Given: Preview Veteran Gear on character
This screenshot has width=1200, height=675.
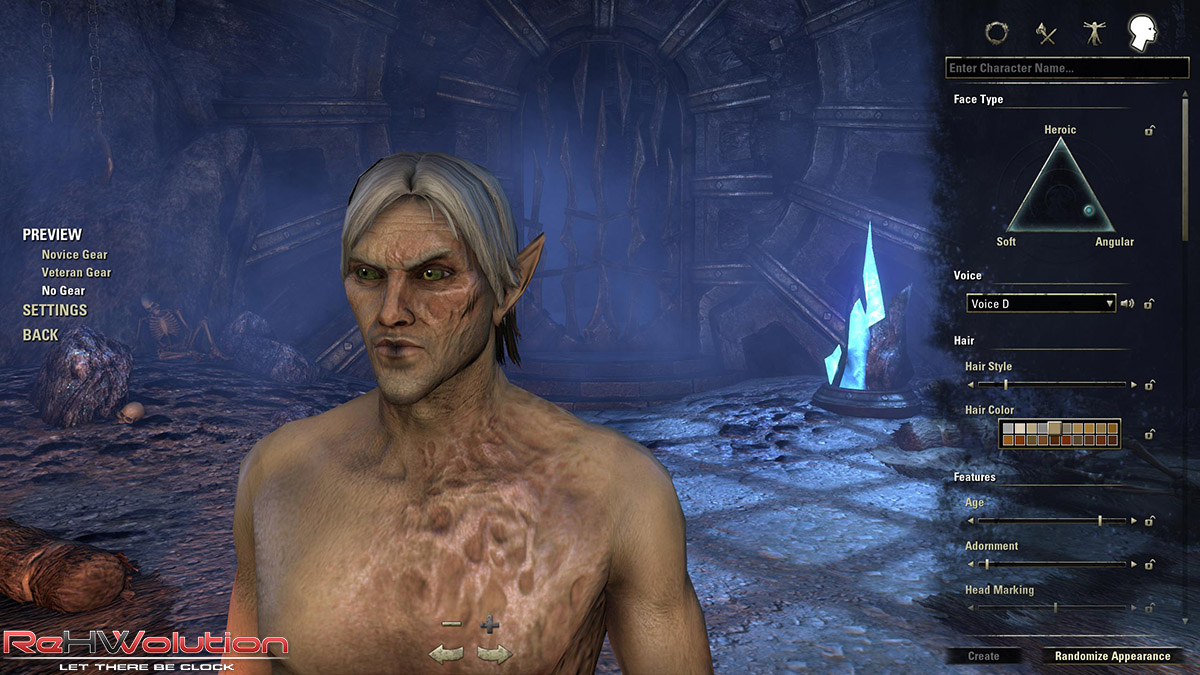Looking at the screenshot, I should coord(76,272).
